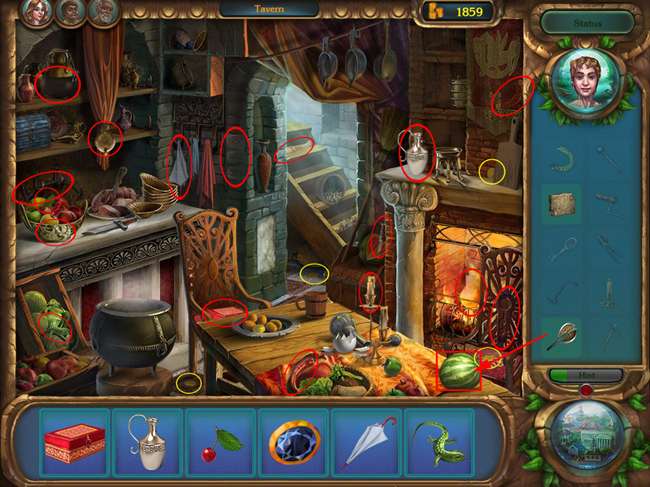Choose the white umbrella item slot
Viewport: 650px width, 487px height.
pyautogui.click(x=367, y=441)
